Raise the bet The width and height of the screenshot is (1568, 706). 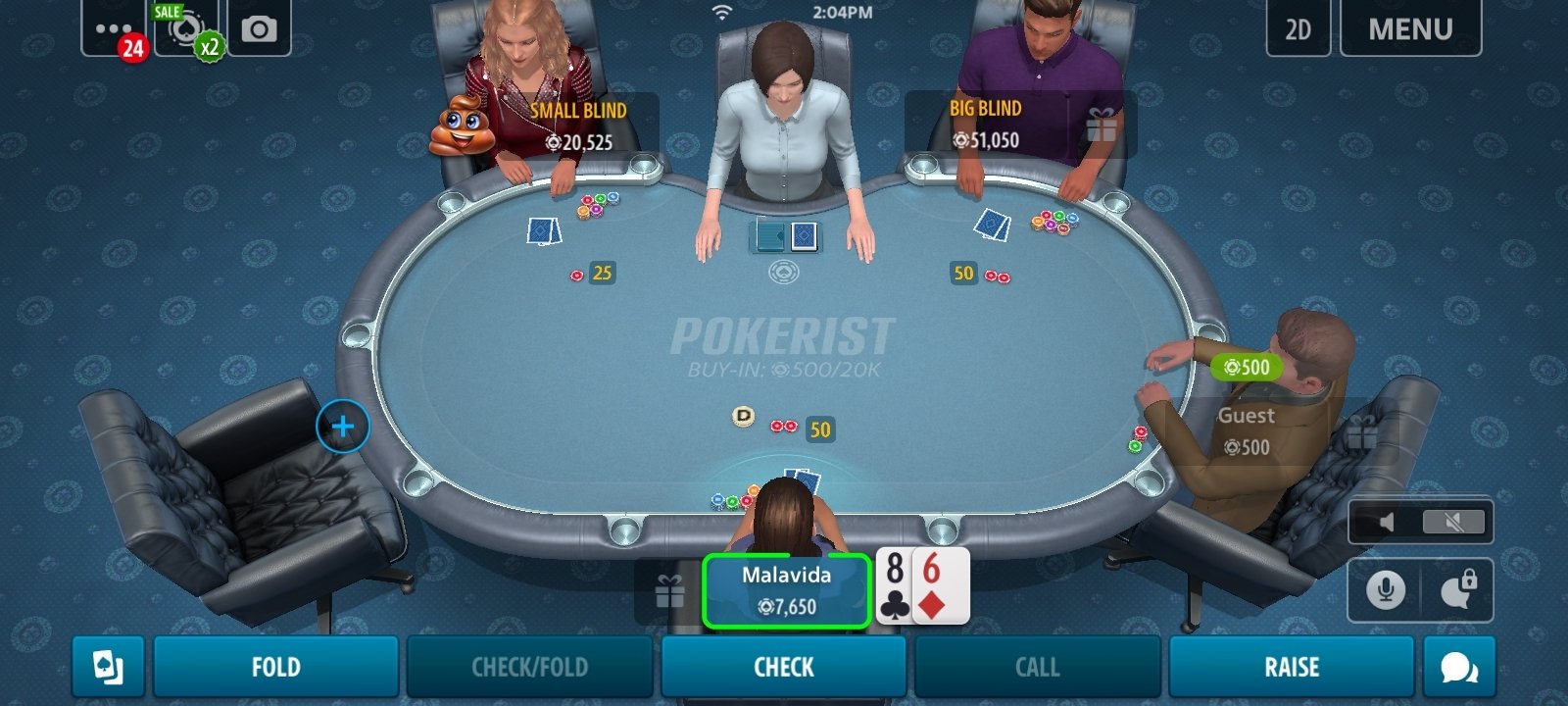(x=1291, y=668)
